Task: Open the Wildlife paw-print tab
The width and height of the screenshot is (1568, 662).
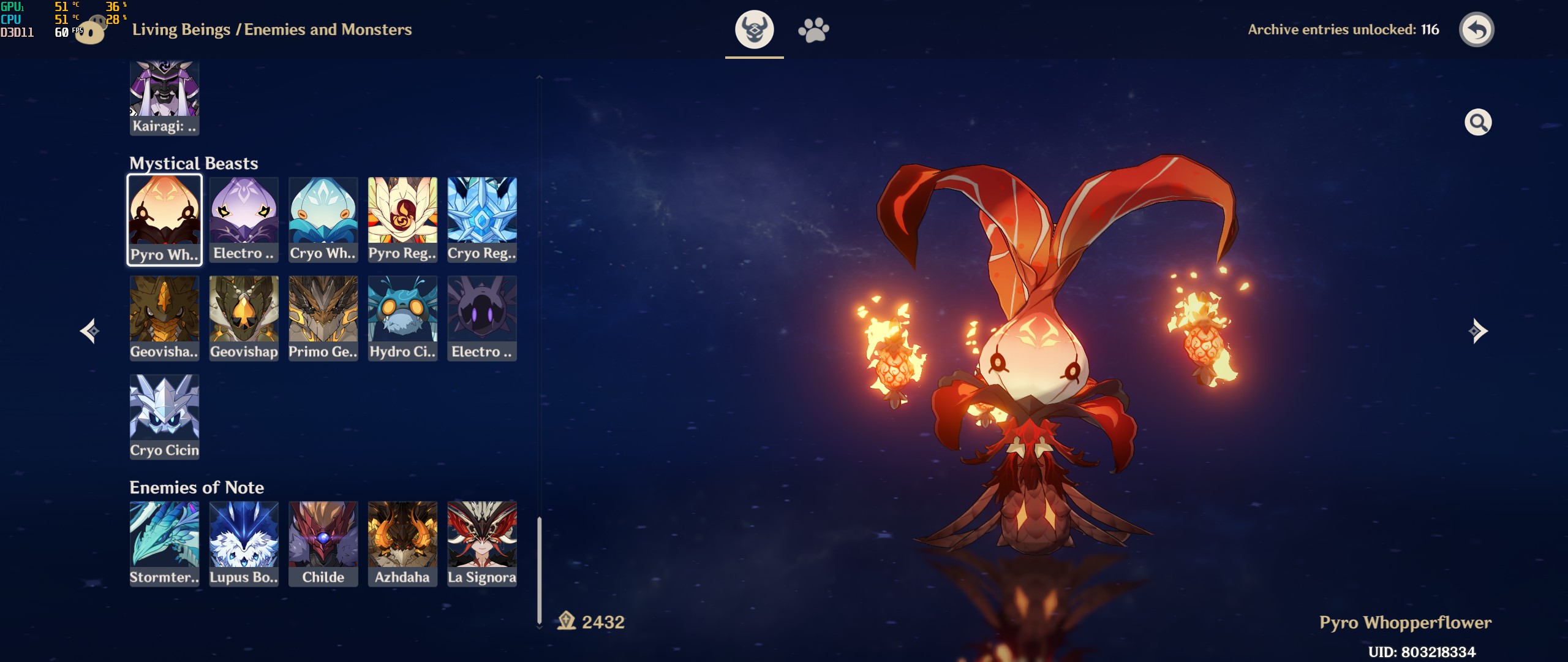Action: [813, 29]
